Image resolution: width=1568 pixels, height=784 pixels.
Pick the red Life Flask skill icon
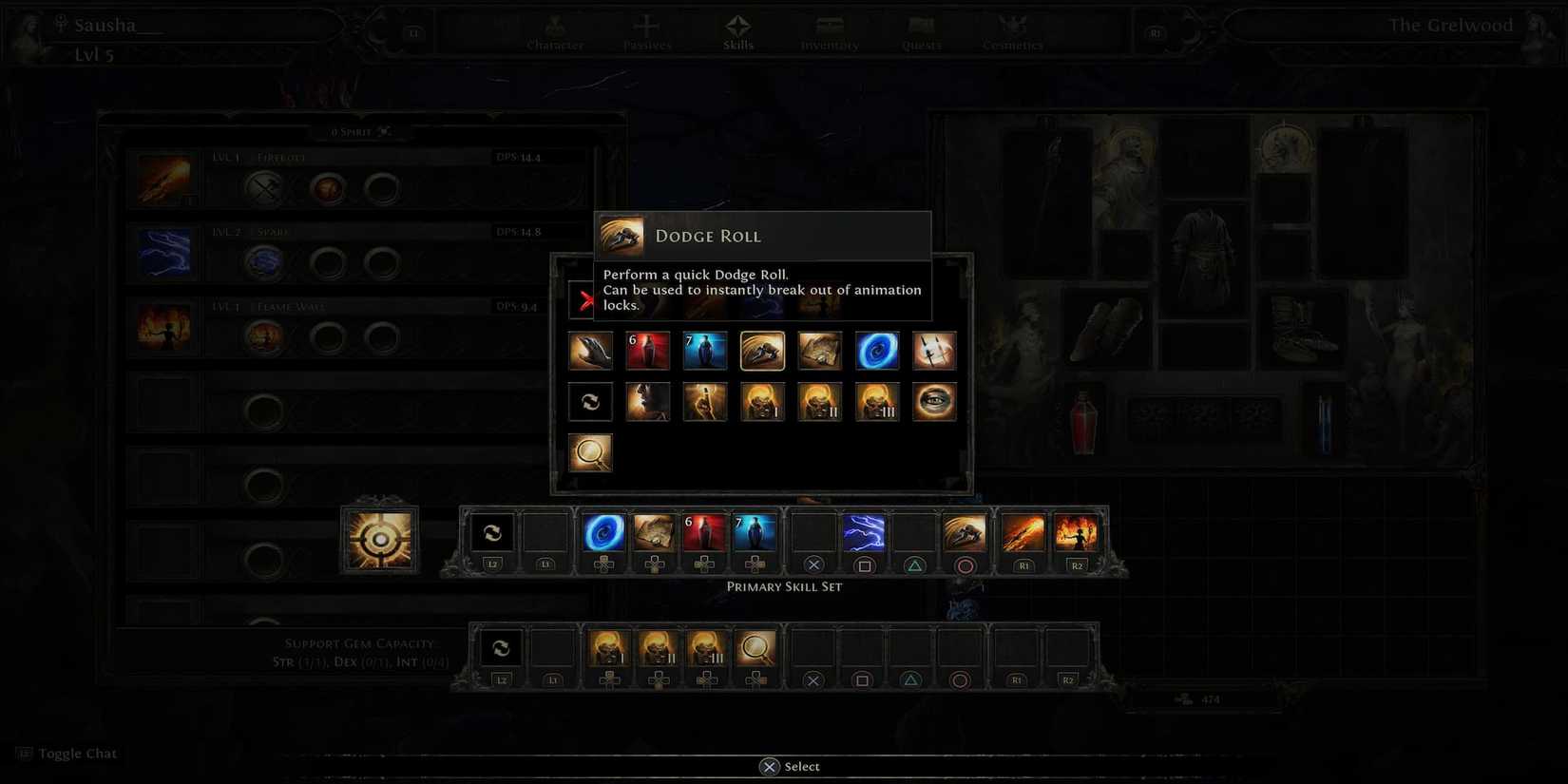coord(647,351)
